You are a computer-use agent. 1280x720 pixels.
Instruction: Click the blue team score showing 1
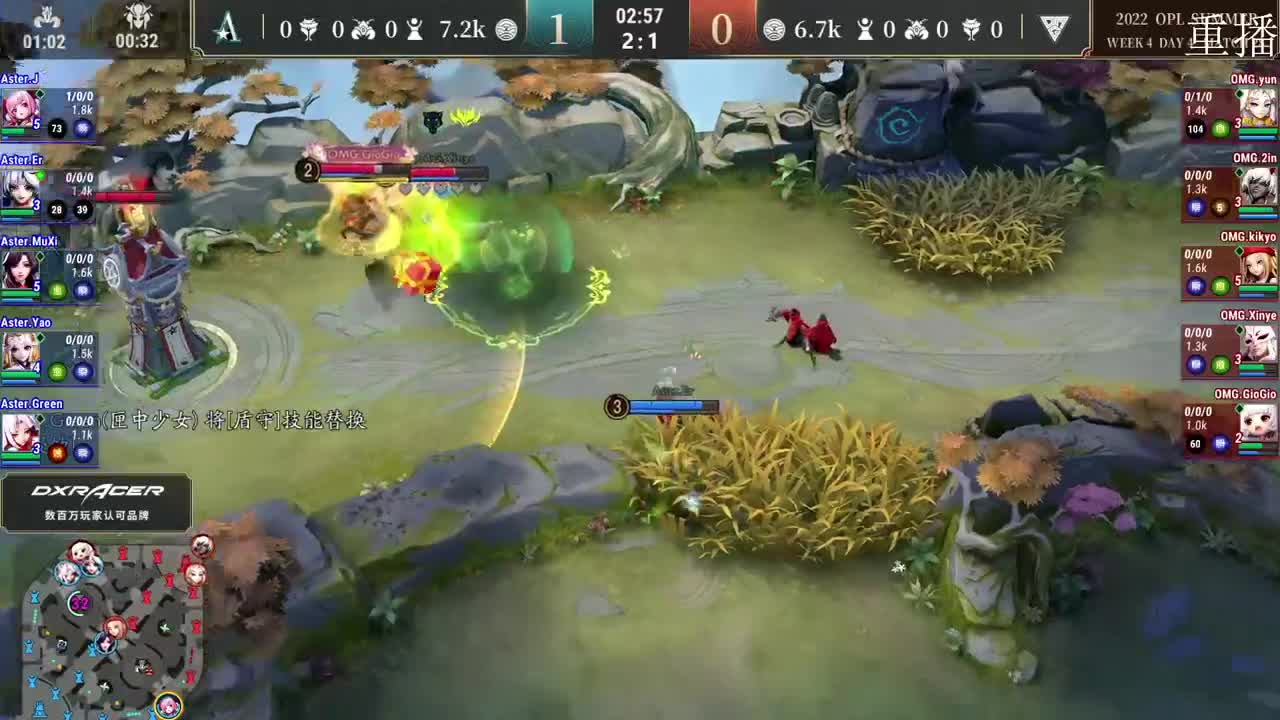pyautogui.click(x=557, y=27)
